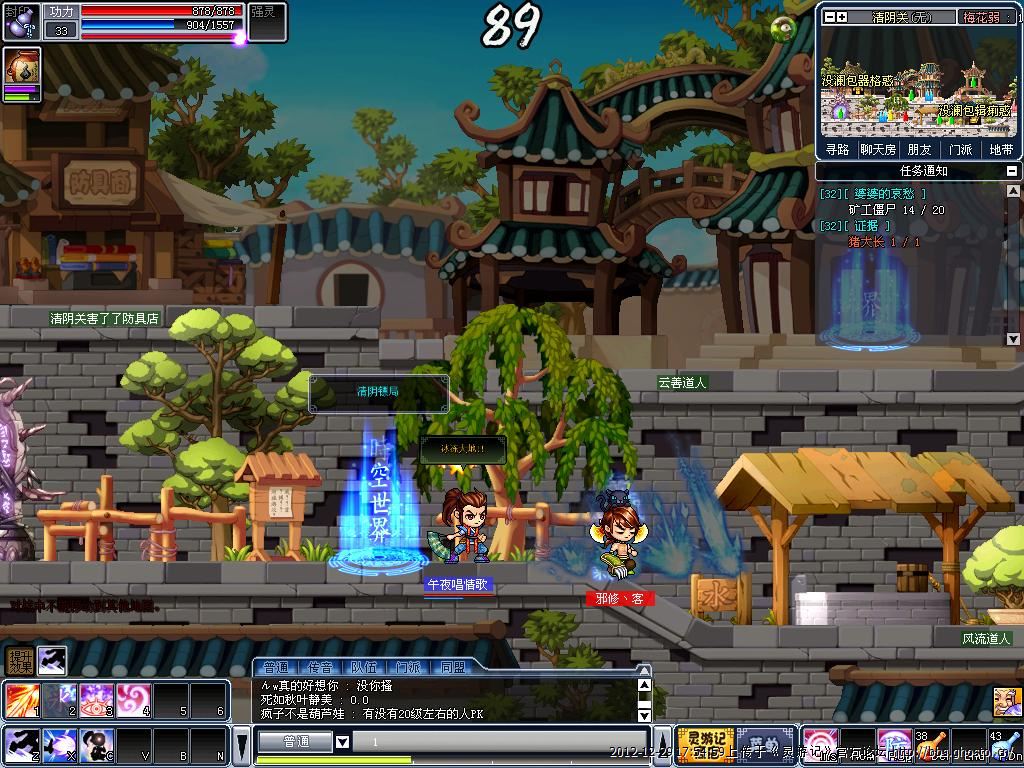Open 寻路 pathfinding under the minimap
This screenshot has width=1024, height=768.
point(837,149)
